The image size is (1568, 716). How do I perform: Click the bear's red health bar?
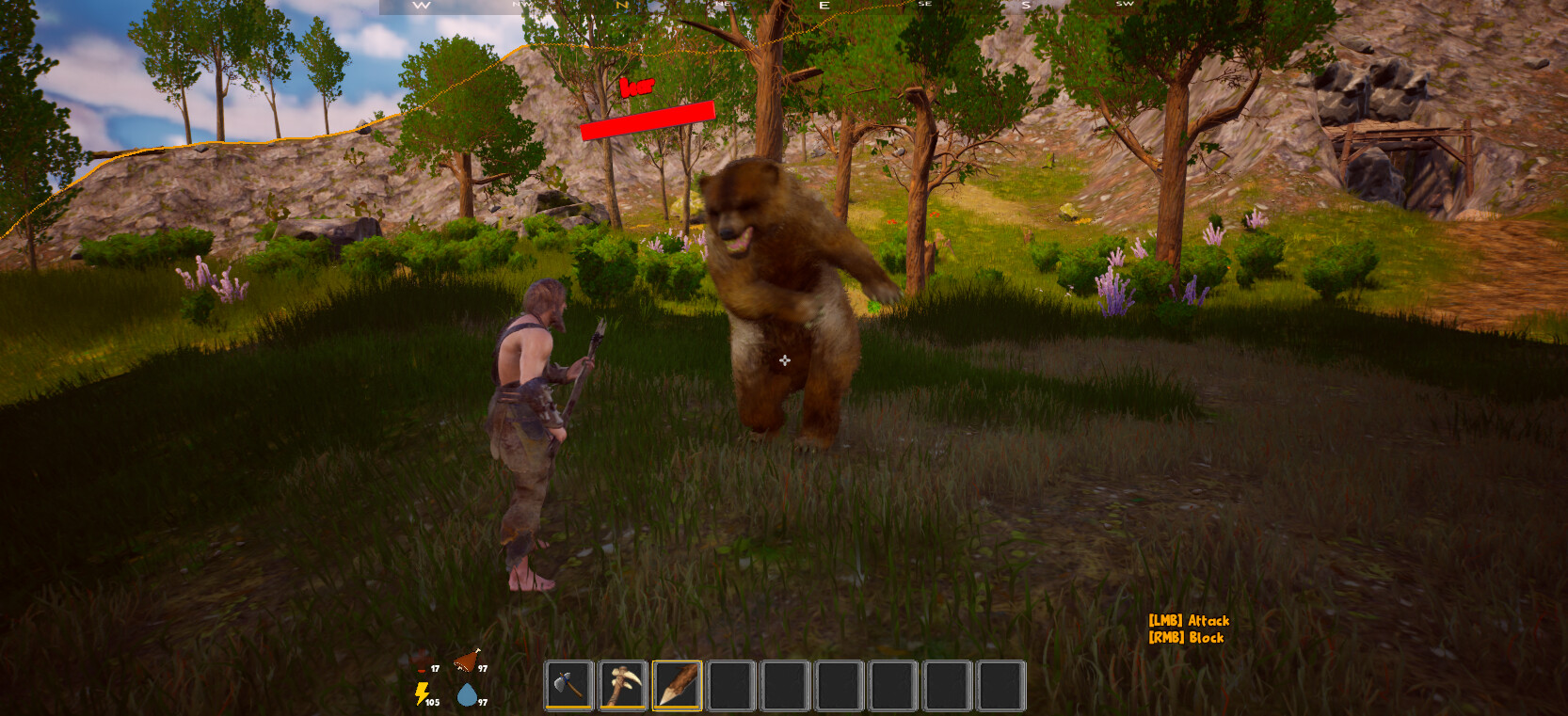(648, 118)
